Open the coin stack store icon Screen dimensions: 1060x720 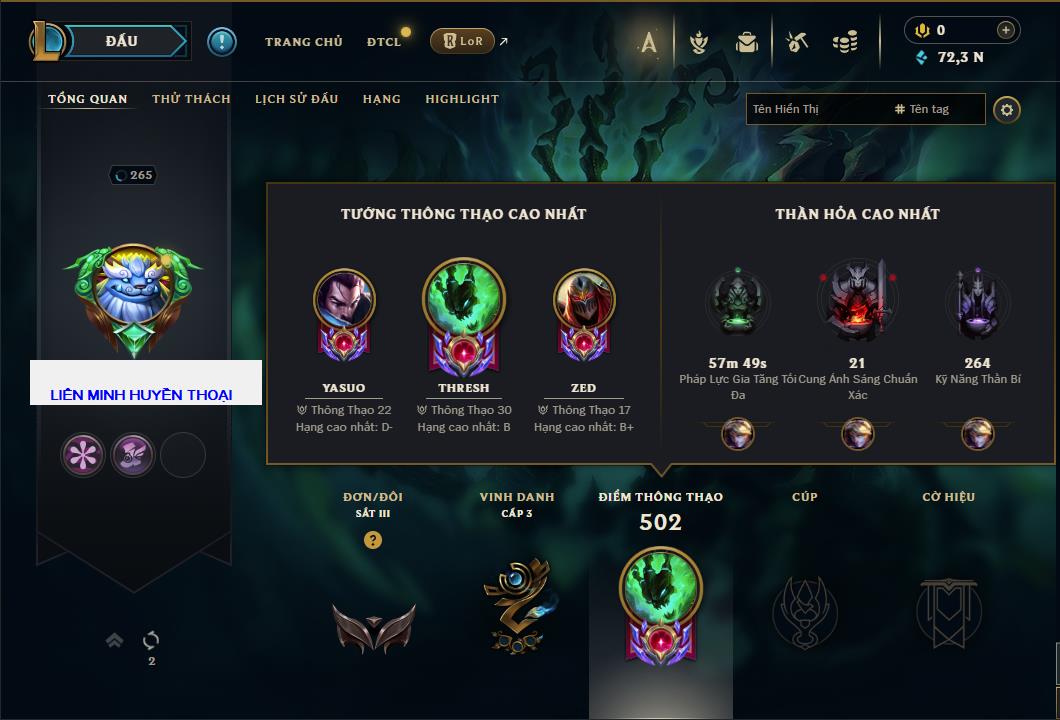pos(845,42)
